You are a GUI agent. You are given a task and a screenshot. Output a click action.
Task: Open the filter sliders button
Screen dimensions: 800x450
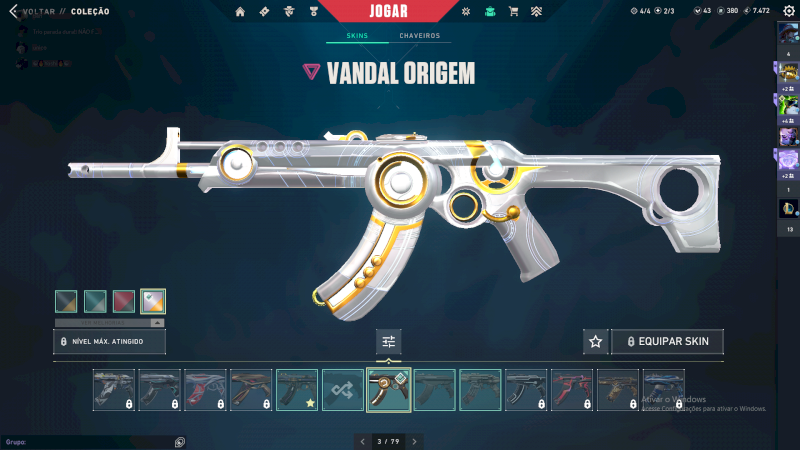tap(389, 342)
